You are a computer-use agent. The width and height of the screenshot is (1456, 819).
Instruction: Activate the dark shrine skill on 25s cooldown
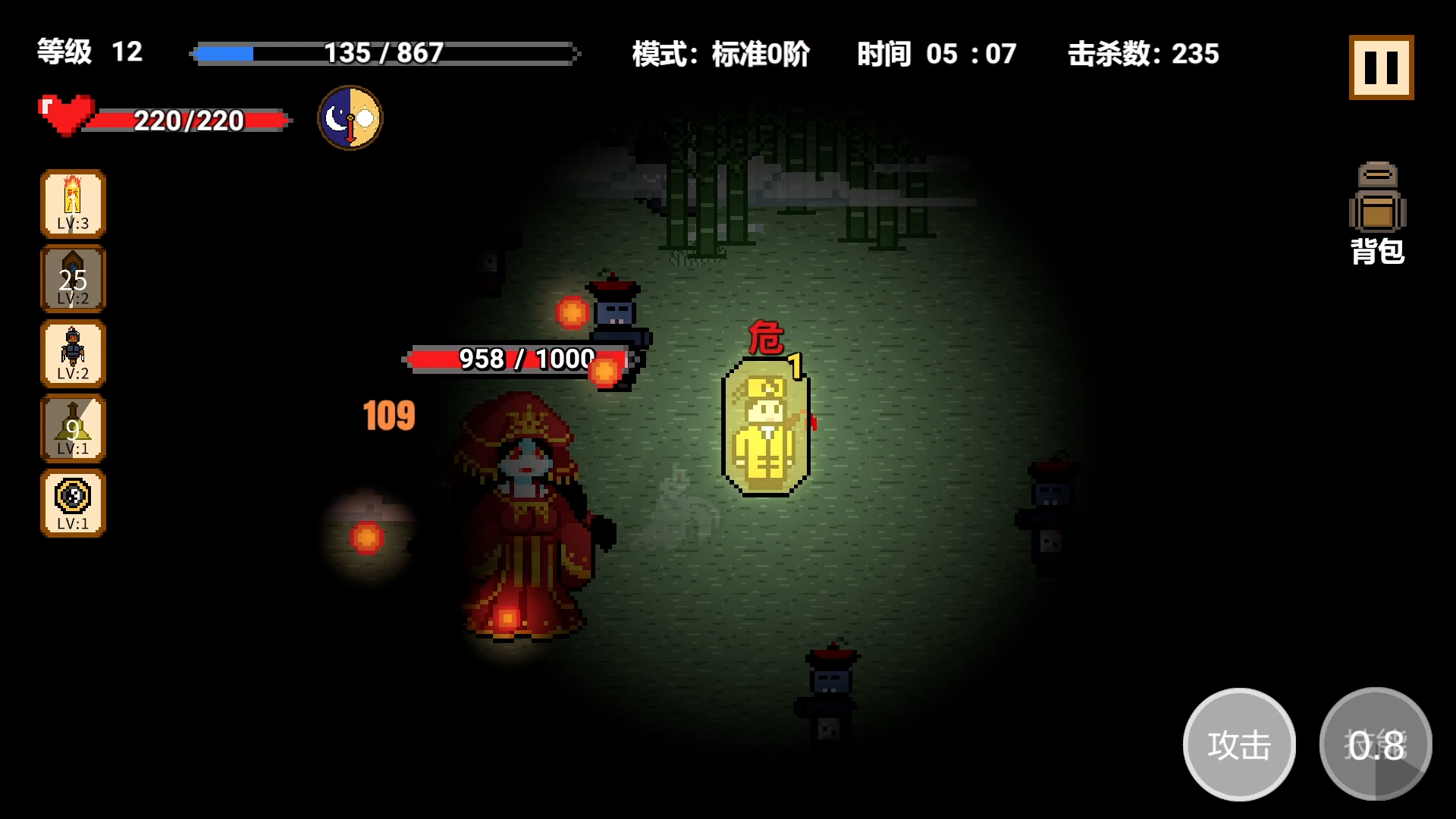(x=72, y=278)
